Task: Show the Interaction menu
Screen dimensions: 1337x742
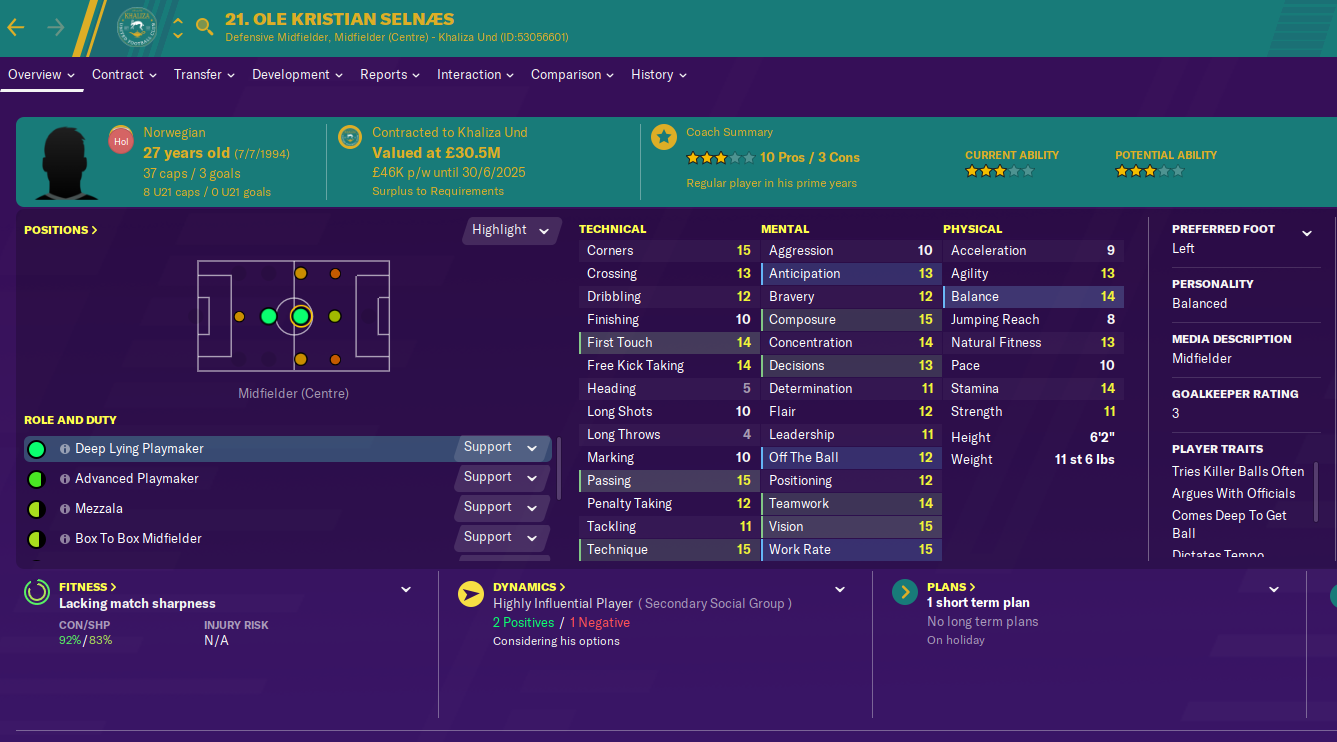Action: tap(475, 75)
